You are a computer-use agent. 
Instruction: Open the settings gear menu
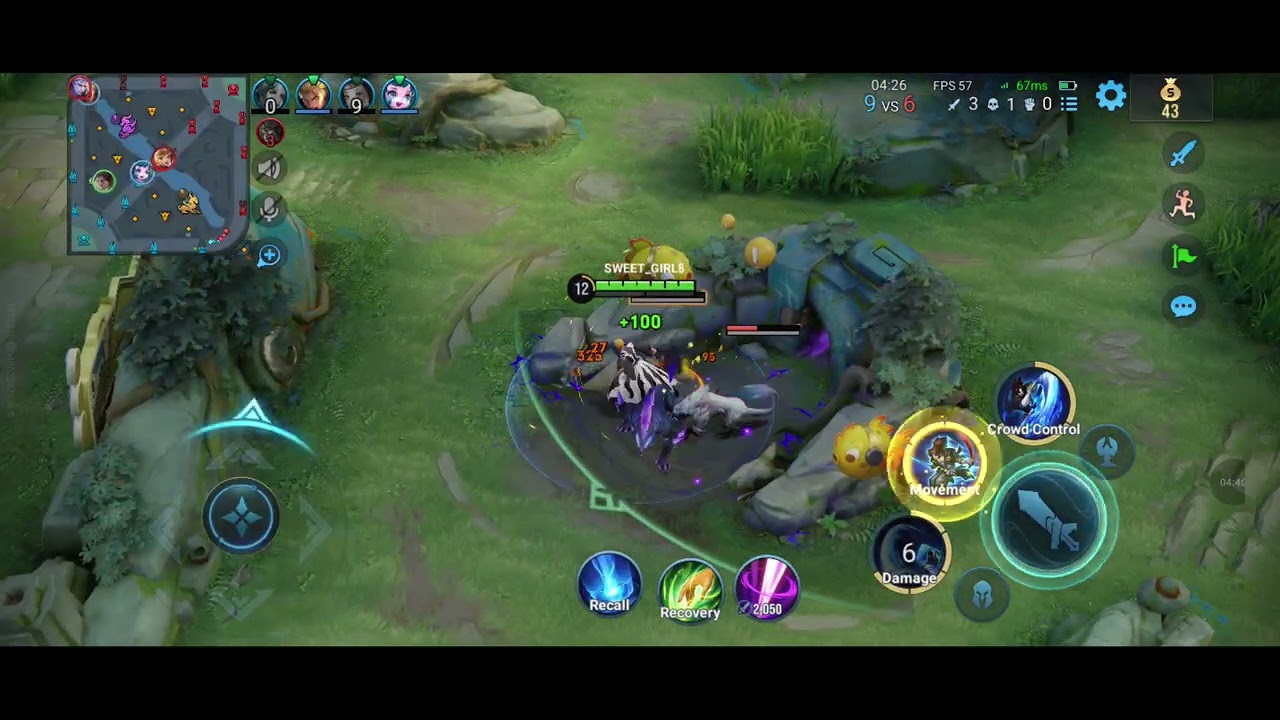click(1111, 96)
